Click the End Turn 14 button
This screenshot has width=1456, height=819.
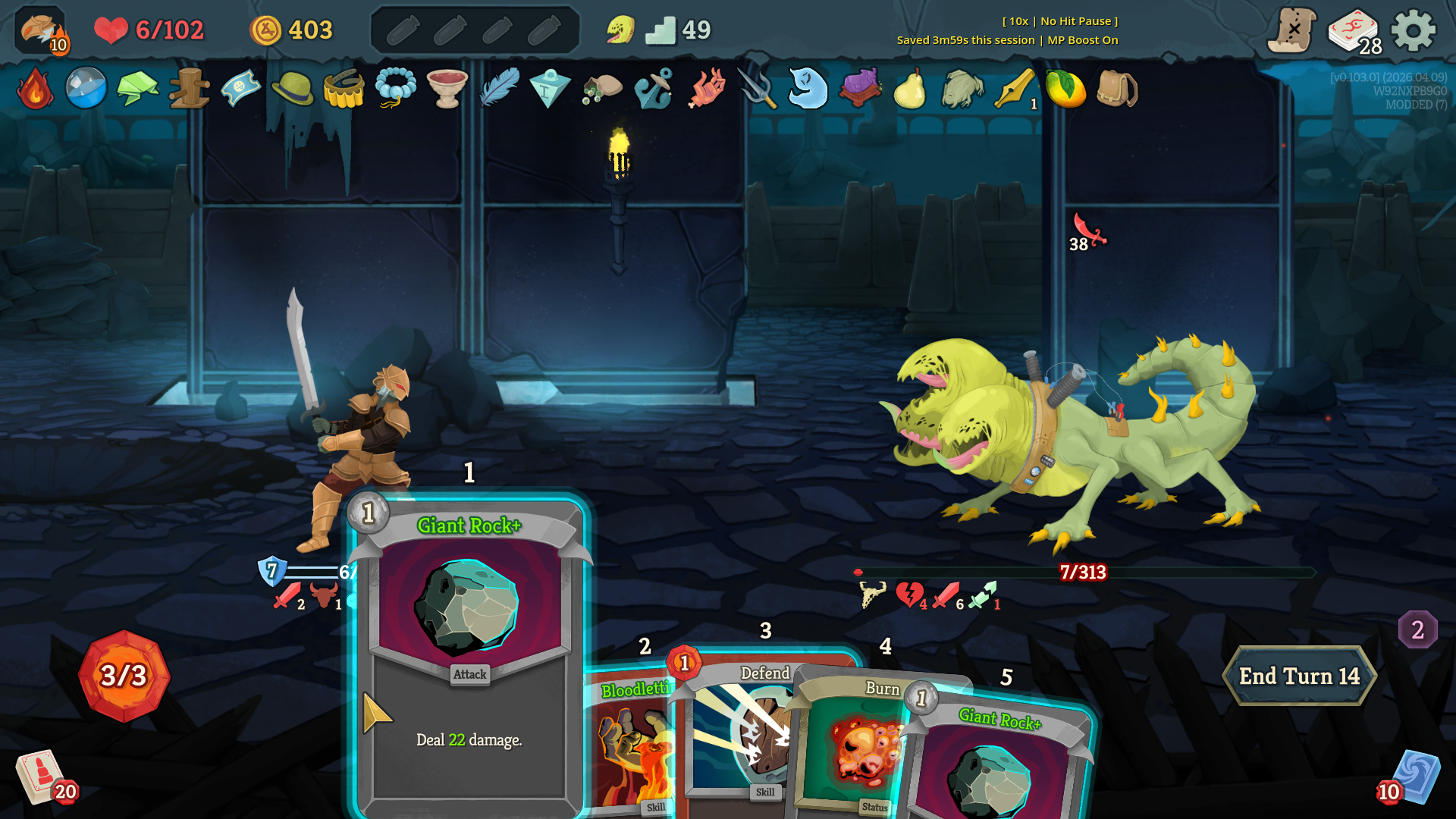(1298, 676)
